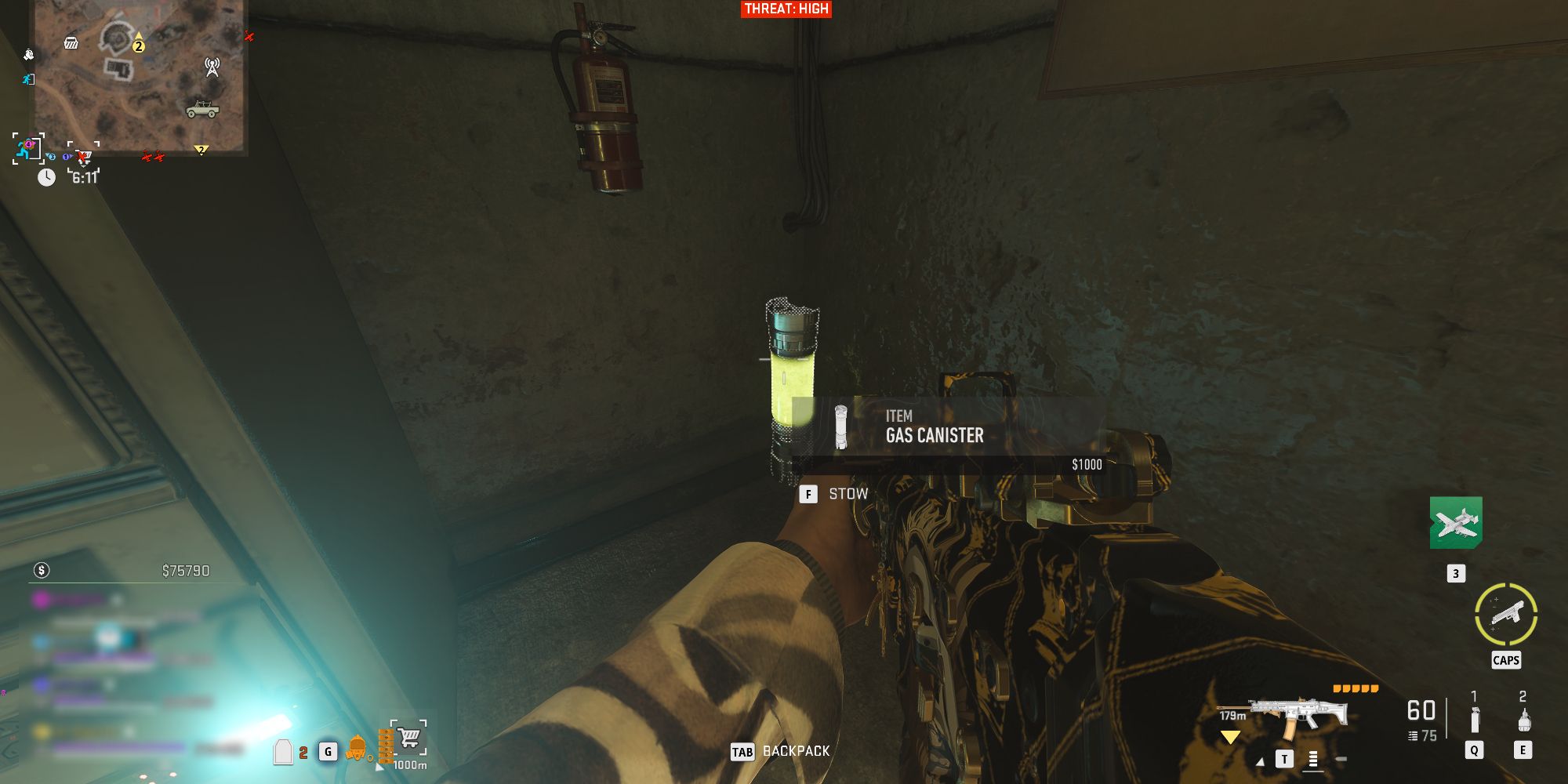Click the vehicle icon on the minimap

coord(202,108)
